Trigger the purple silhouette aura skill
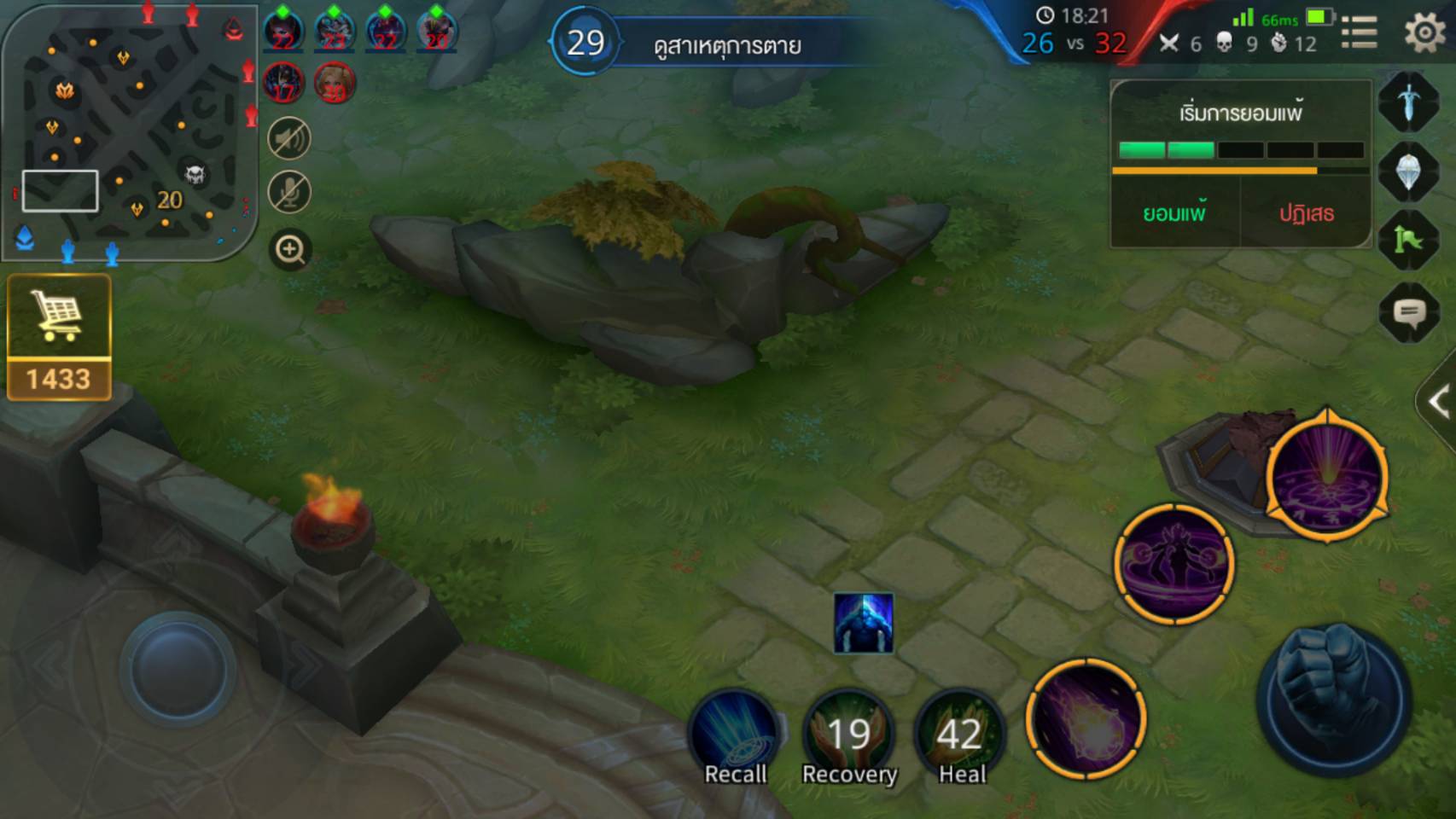The image size is (1456, 819). [1174, 563]
